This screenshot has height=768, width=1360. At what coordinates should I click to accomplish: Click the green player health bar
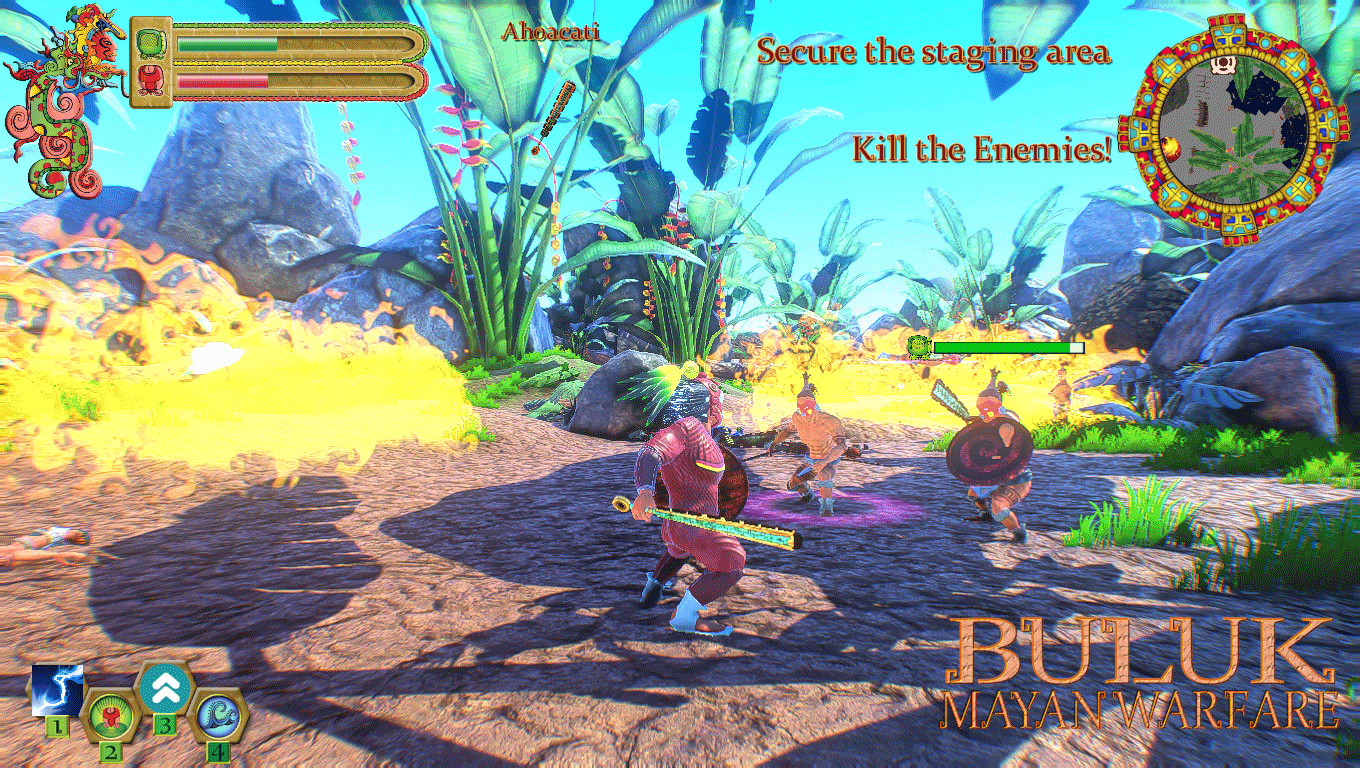click(226, 44)
